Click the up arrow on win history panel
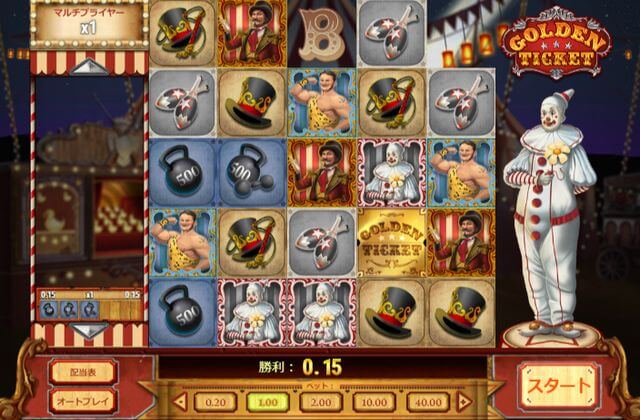 (90, 67)
